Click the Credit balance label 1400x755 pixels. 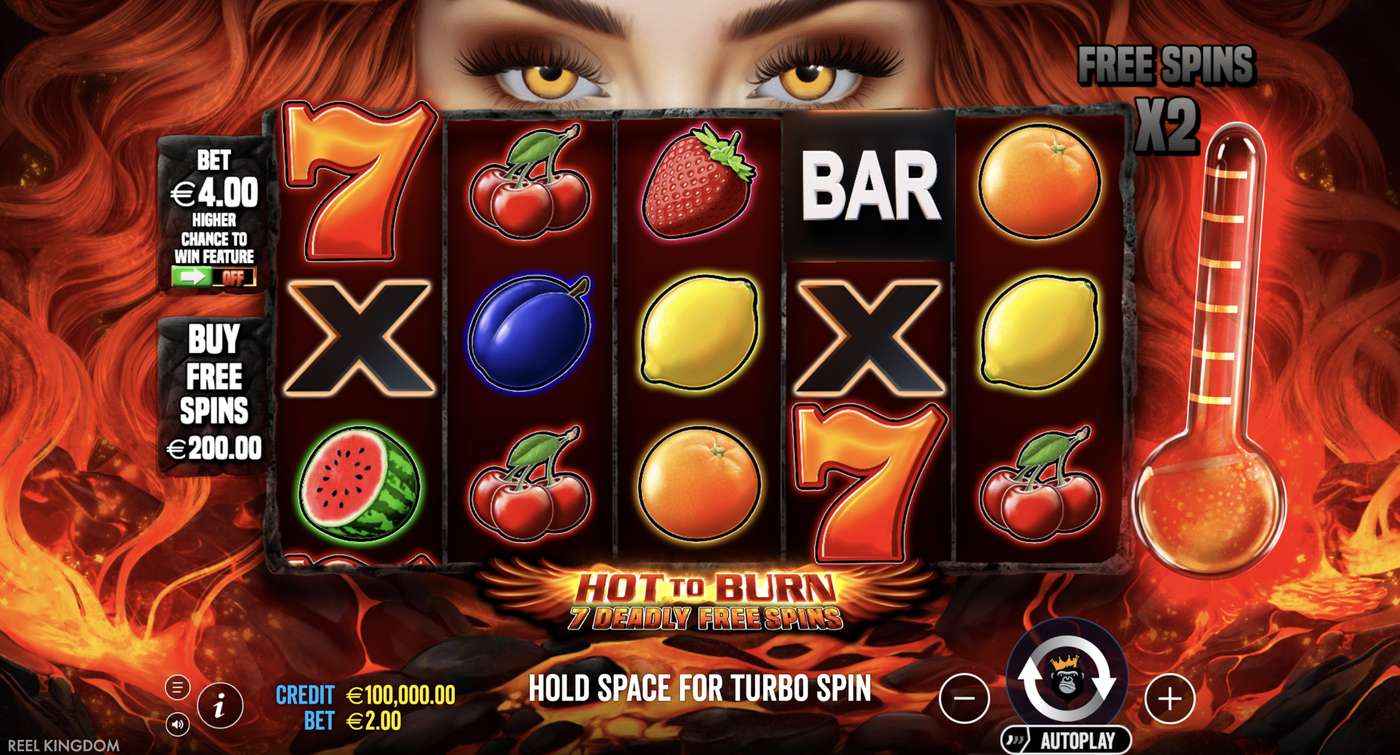[x=307, y=691]
